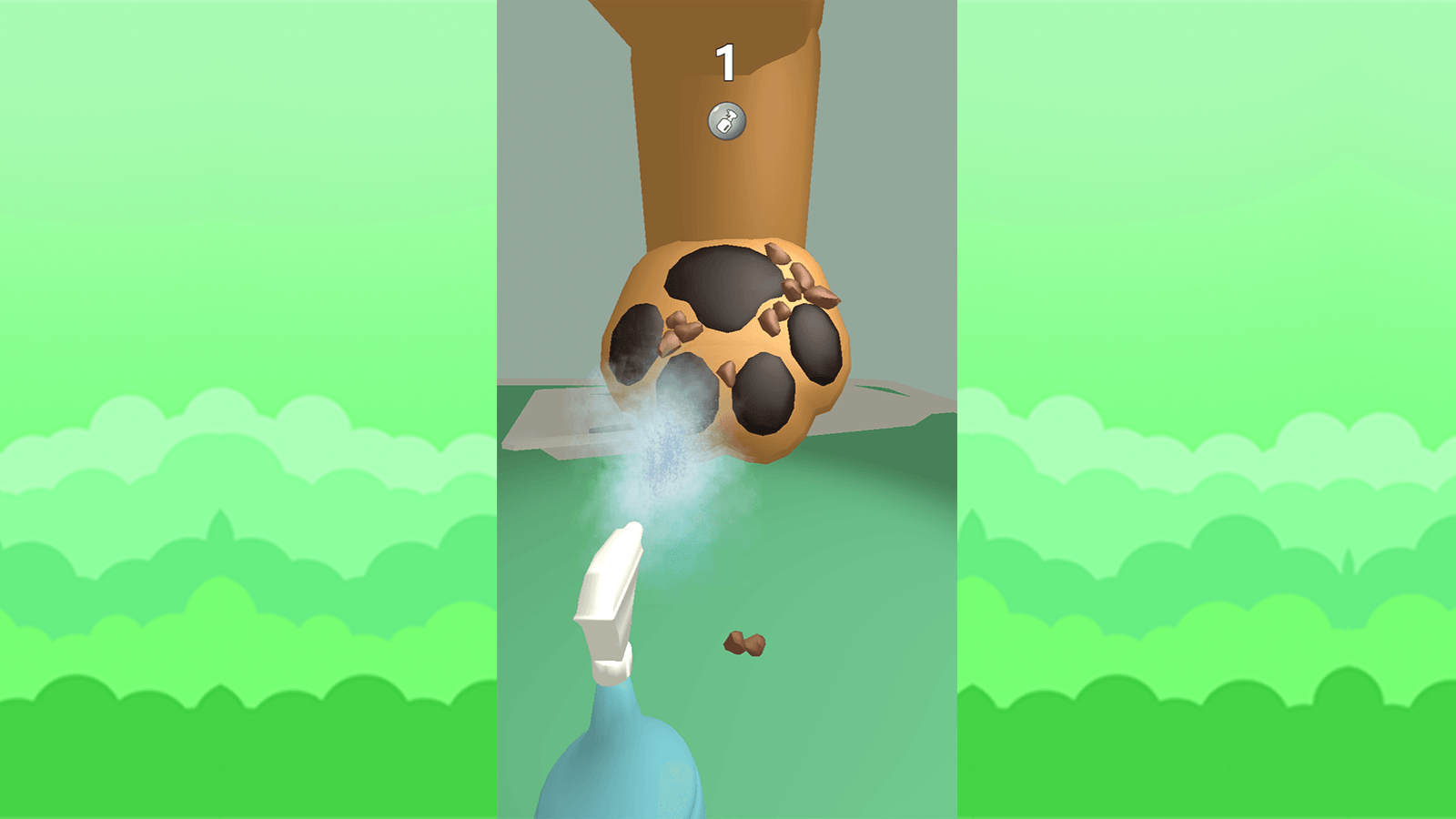Tap the spray bottle badge icon
Screen dimensions: 1456x819
pyautogui.click(x=727, y=118)
